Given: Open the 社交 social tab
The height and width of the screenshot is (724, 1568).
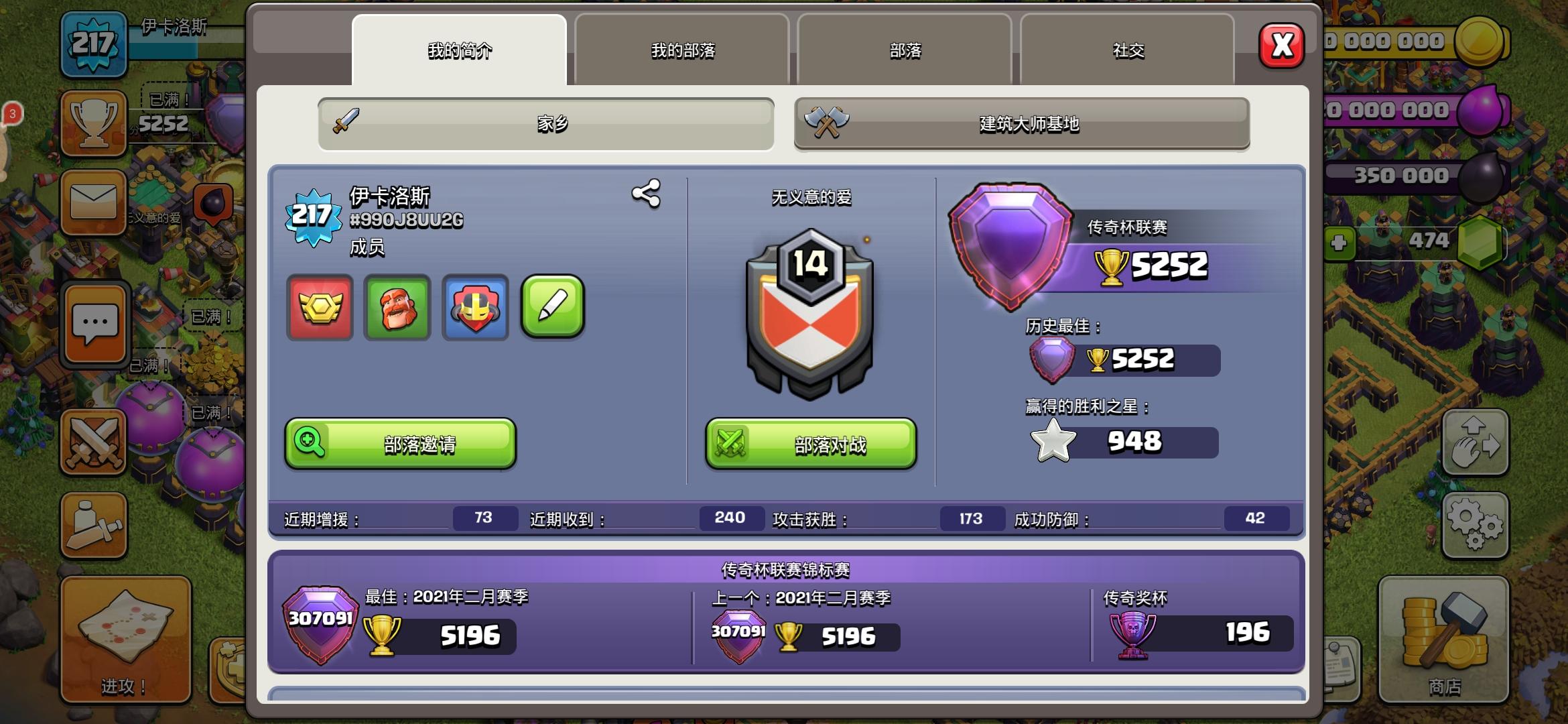Looking at the screenshot, I should (x=1127, y=50).
